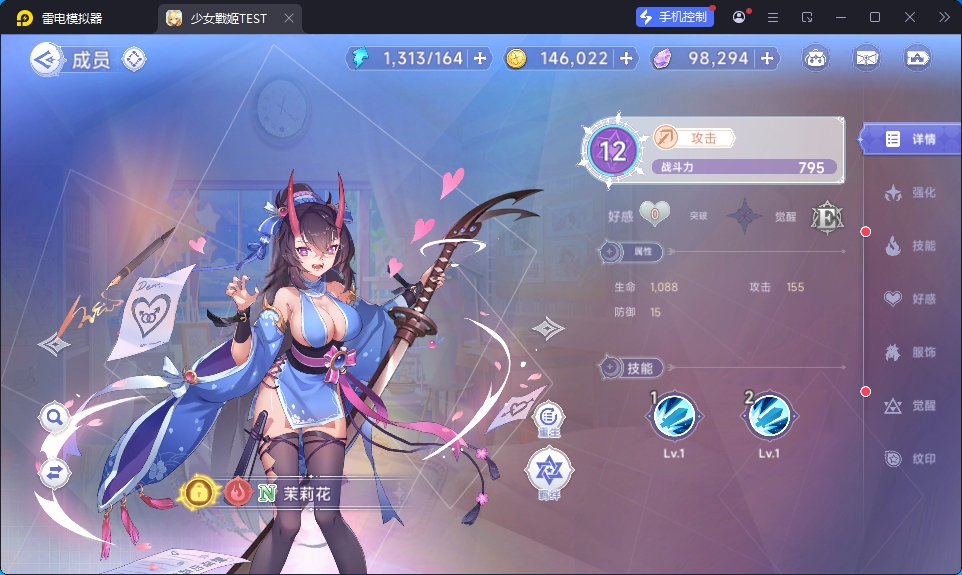Select the first skill icon
Screen dimensions: 962x575
point(674,415)
